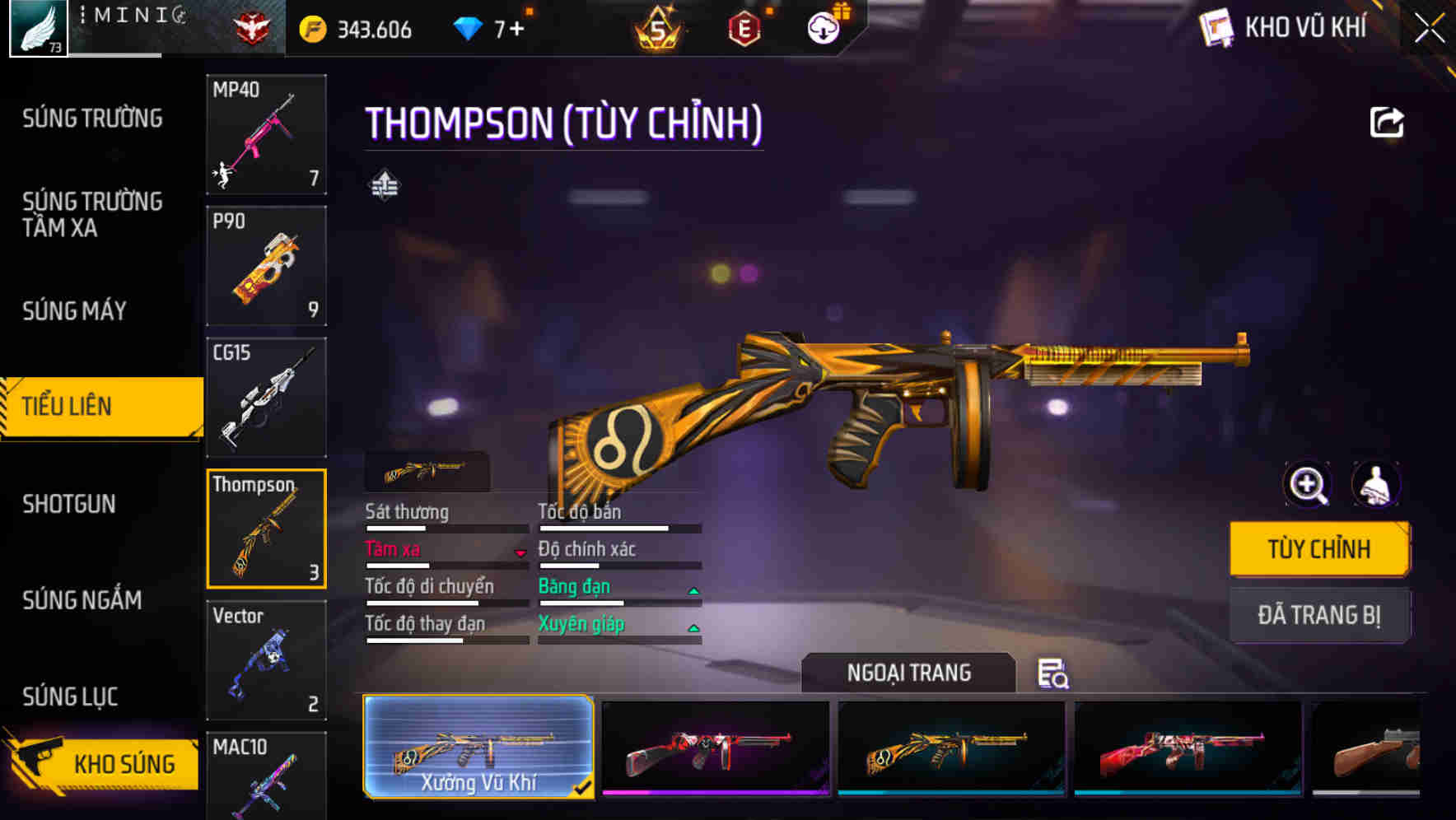This screenshot has width=1456, height=820.
Task: Open the SHOTGUN weapon category
Action: 68,503
